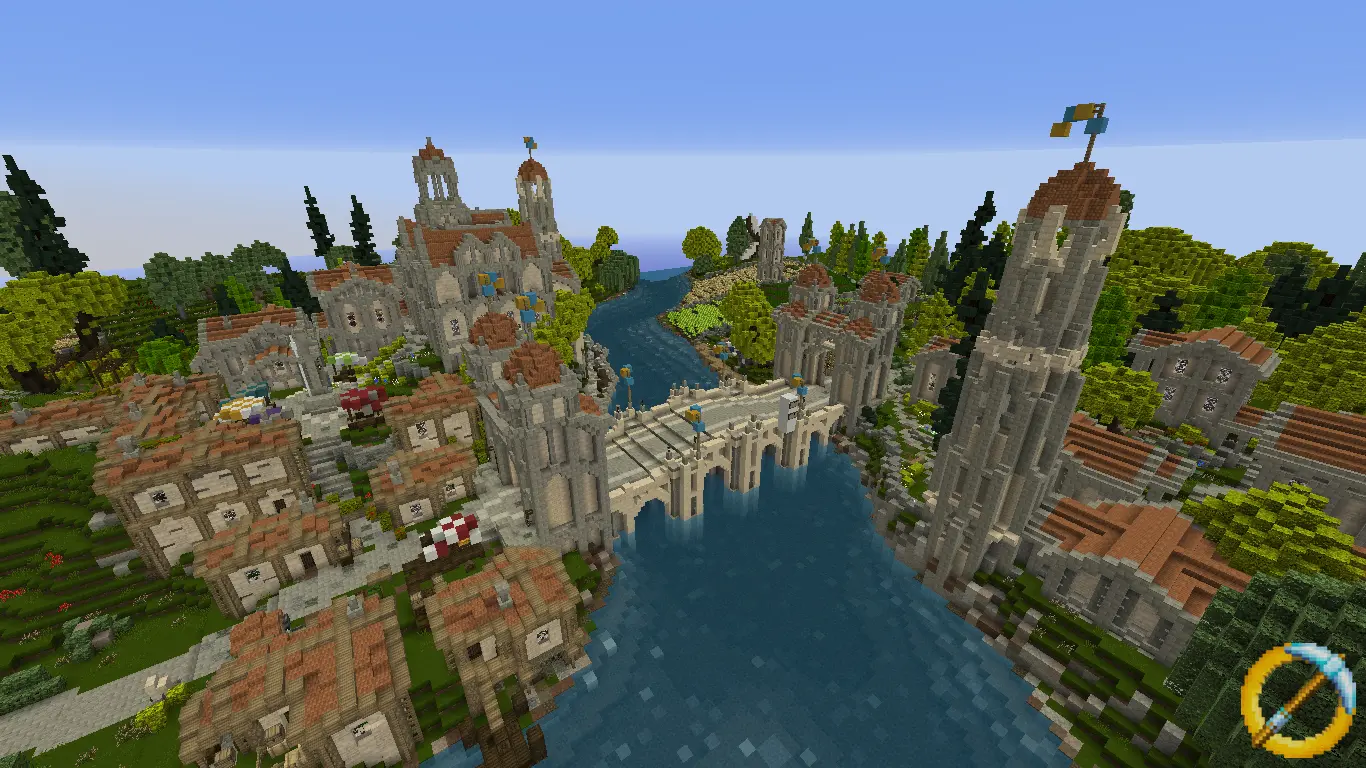Click the gold ring pickaxe logo
The width and height of the screenshot is (1366, 768).
tap(1298, 698)
